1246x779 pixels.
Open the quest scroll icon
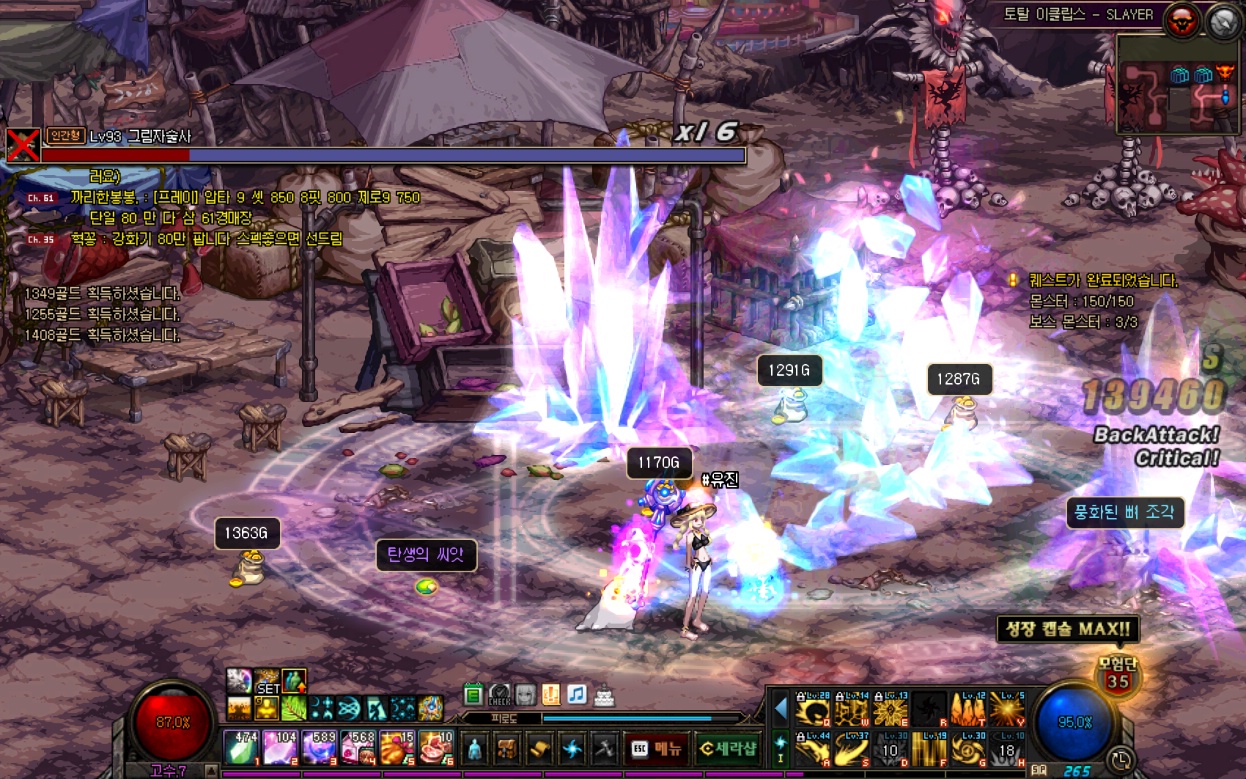click(539, 748)
